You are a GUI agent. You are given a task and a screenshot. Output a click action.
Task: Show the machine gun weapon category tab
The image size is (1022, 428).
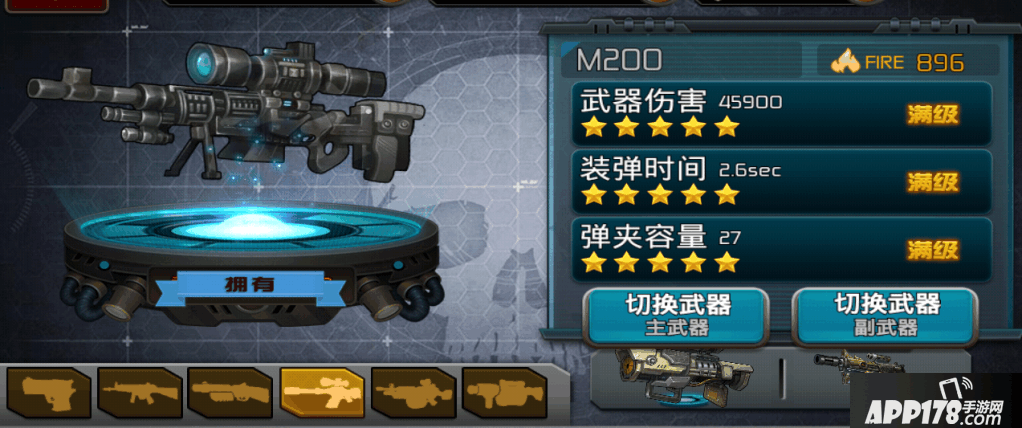[413, 392]
